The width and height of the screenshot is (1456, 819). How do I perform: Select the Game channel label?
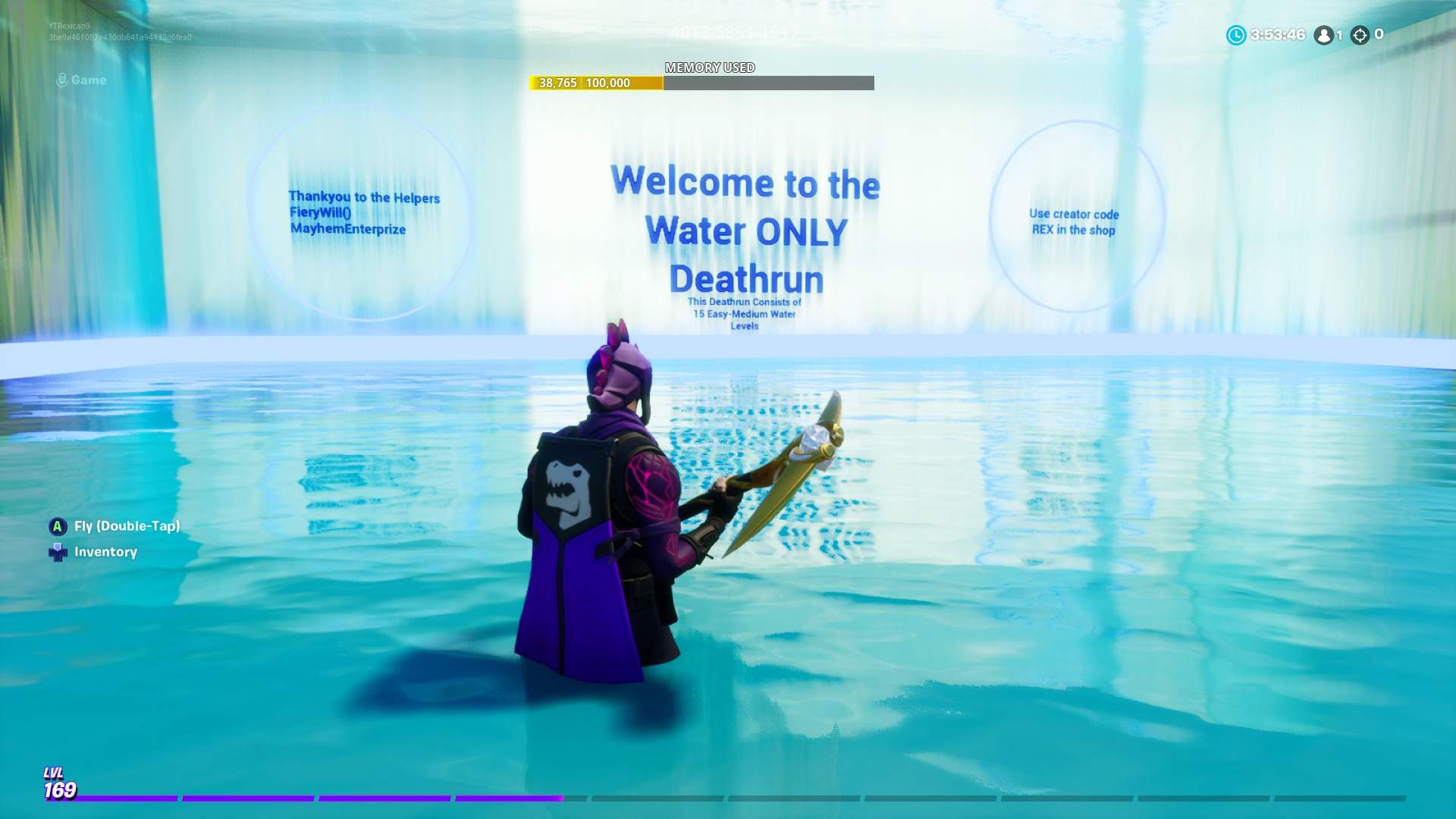(89, 80)
